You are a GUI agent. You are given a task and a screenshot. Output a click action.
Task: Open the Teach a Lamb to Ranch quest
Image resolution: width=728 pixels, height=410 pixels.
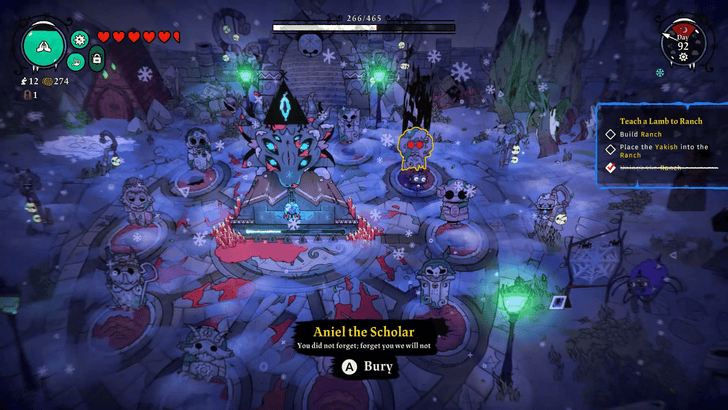coord(656,119)
